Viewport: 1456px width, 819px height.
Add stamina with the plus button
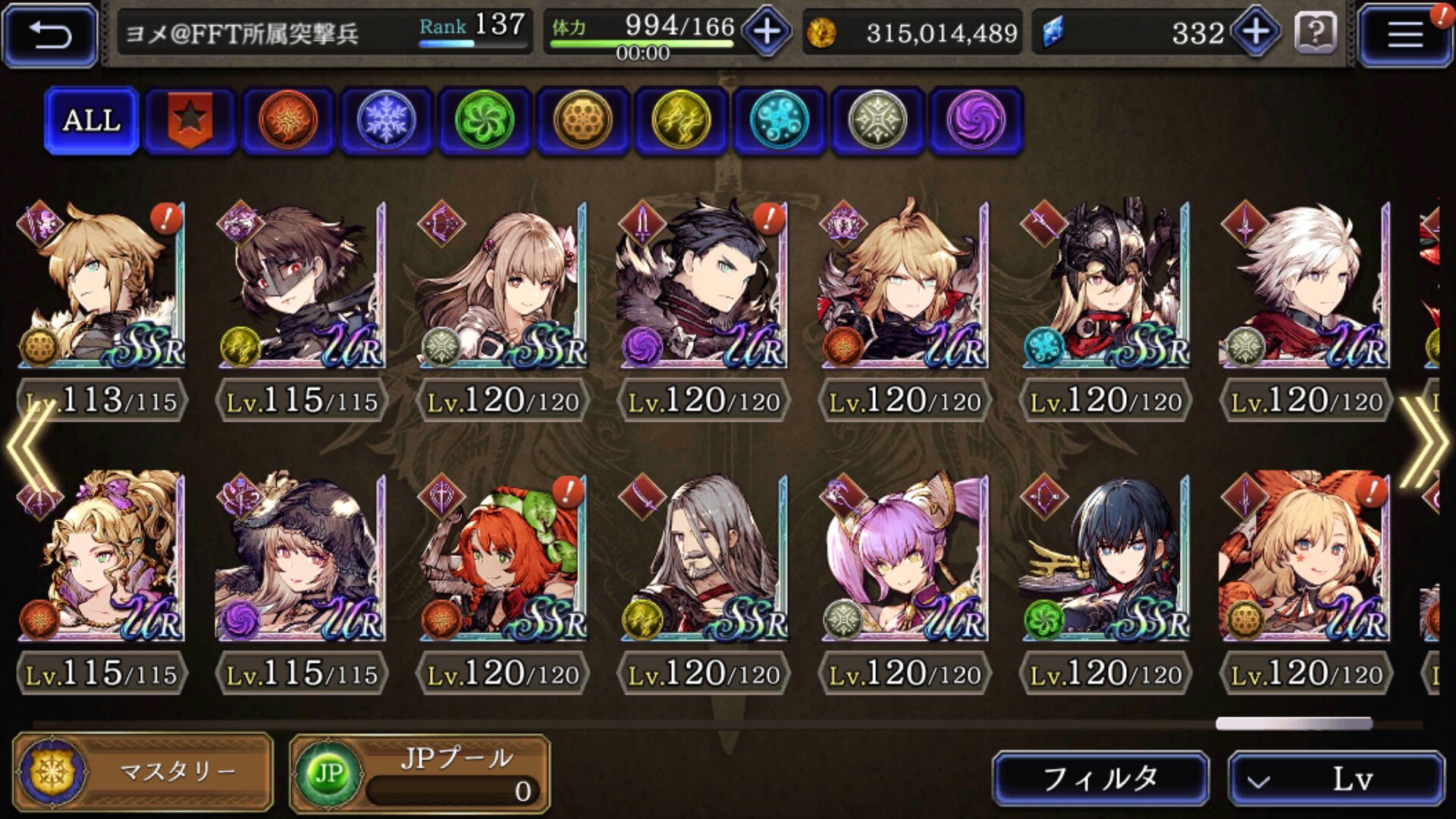click(767, 32)
